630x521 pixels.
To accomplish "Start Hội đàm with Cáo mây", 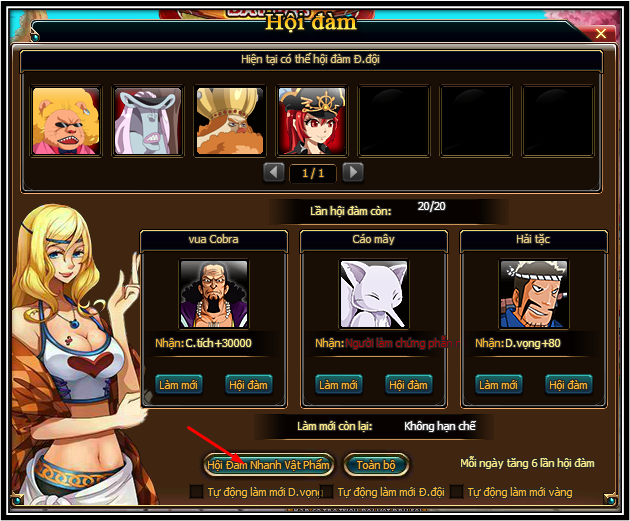I will click(x=409, y=385).
